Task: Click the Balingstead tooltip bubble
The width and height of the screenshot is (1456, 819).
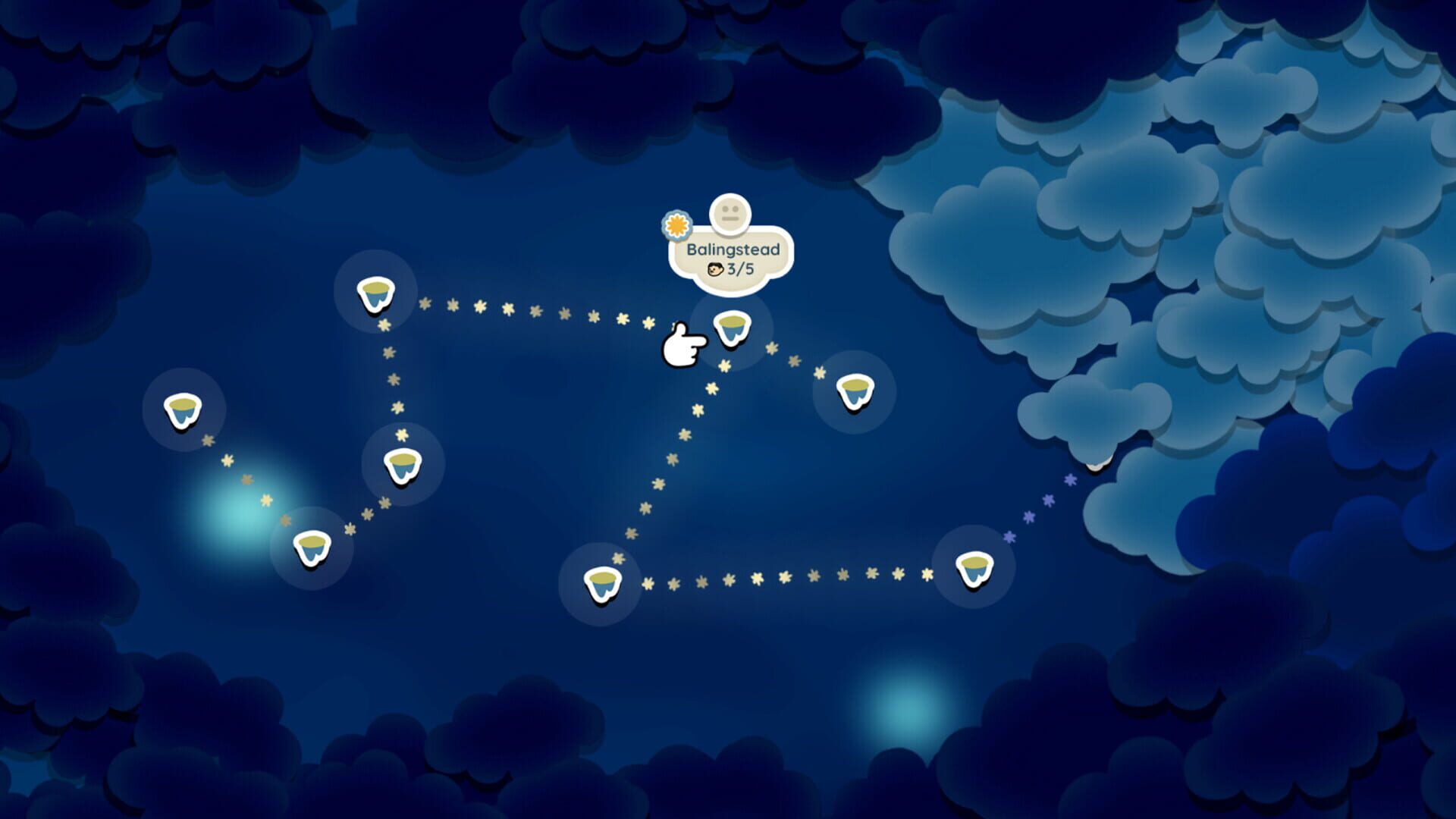Action: coord(730,256)
